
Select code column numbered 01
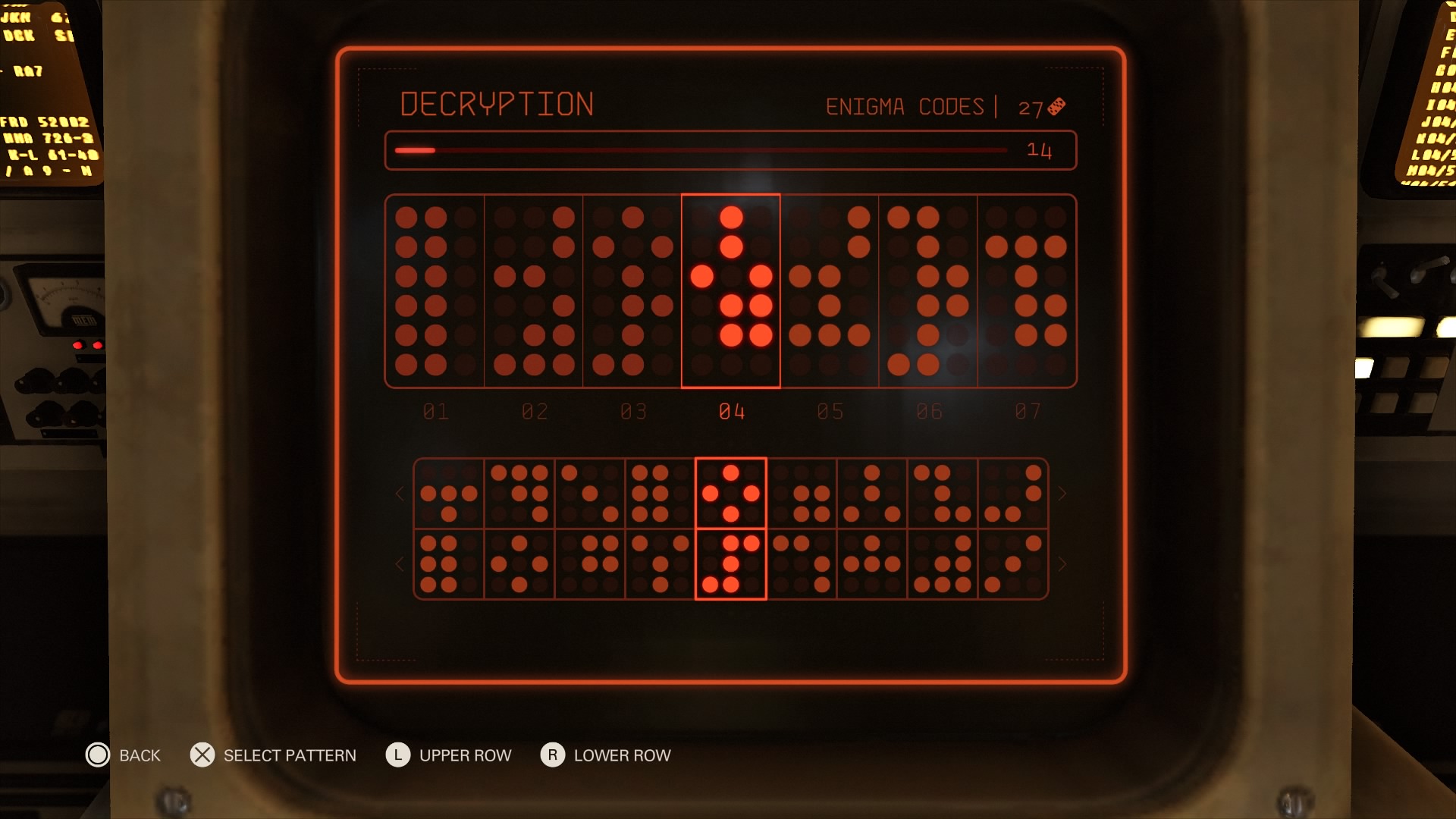(435, 291)
